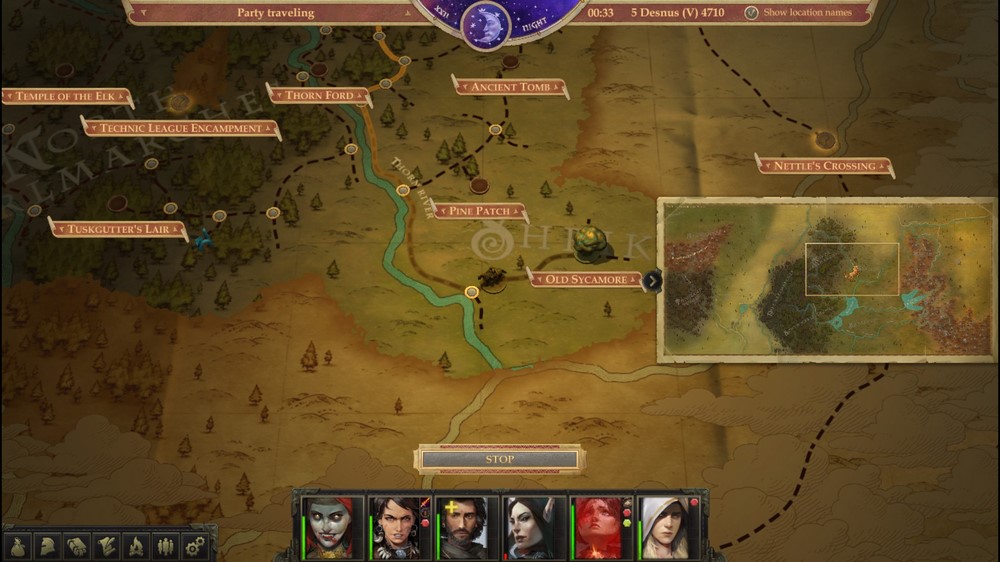Toggle the Show location names checkbox
This screenshot has width=1000, height=562.
pyautogui.click(x=751, y=13)
